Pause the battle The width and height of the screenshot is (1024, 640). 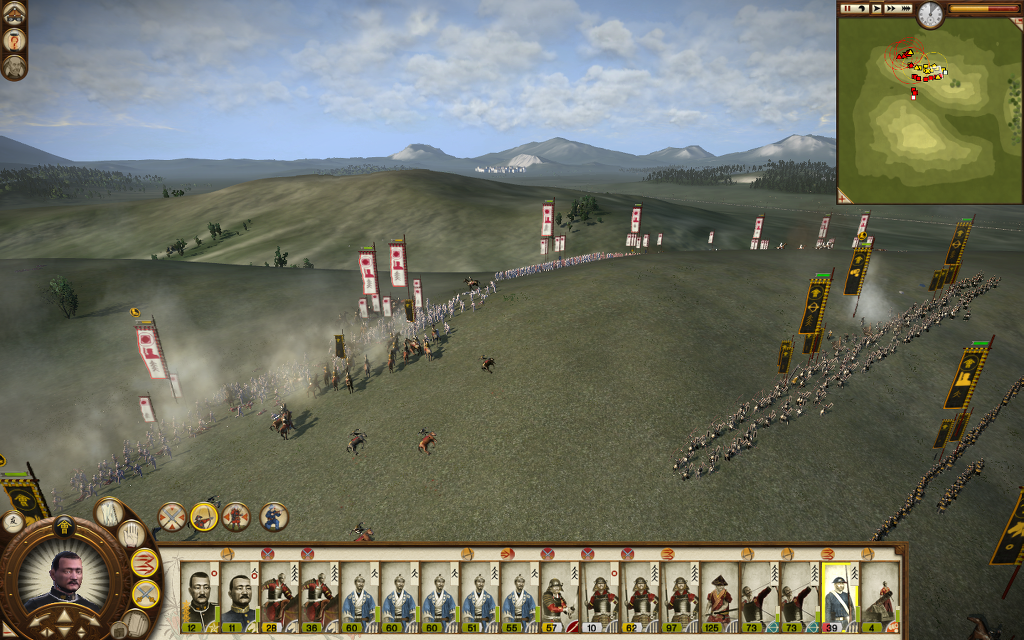[846, 8]
